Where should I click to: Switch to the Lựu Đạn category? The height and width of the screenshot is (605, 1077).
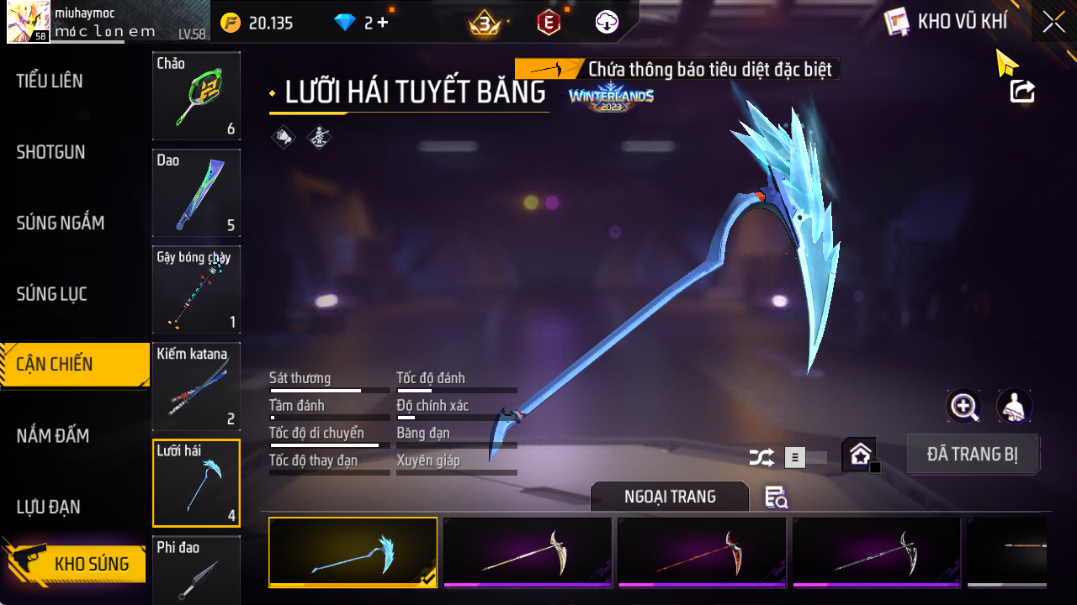point(49,507)
